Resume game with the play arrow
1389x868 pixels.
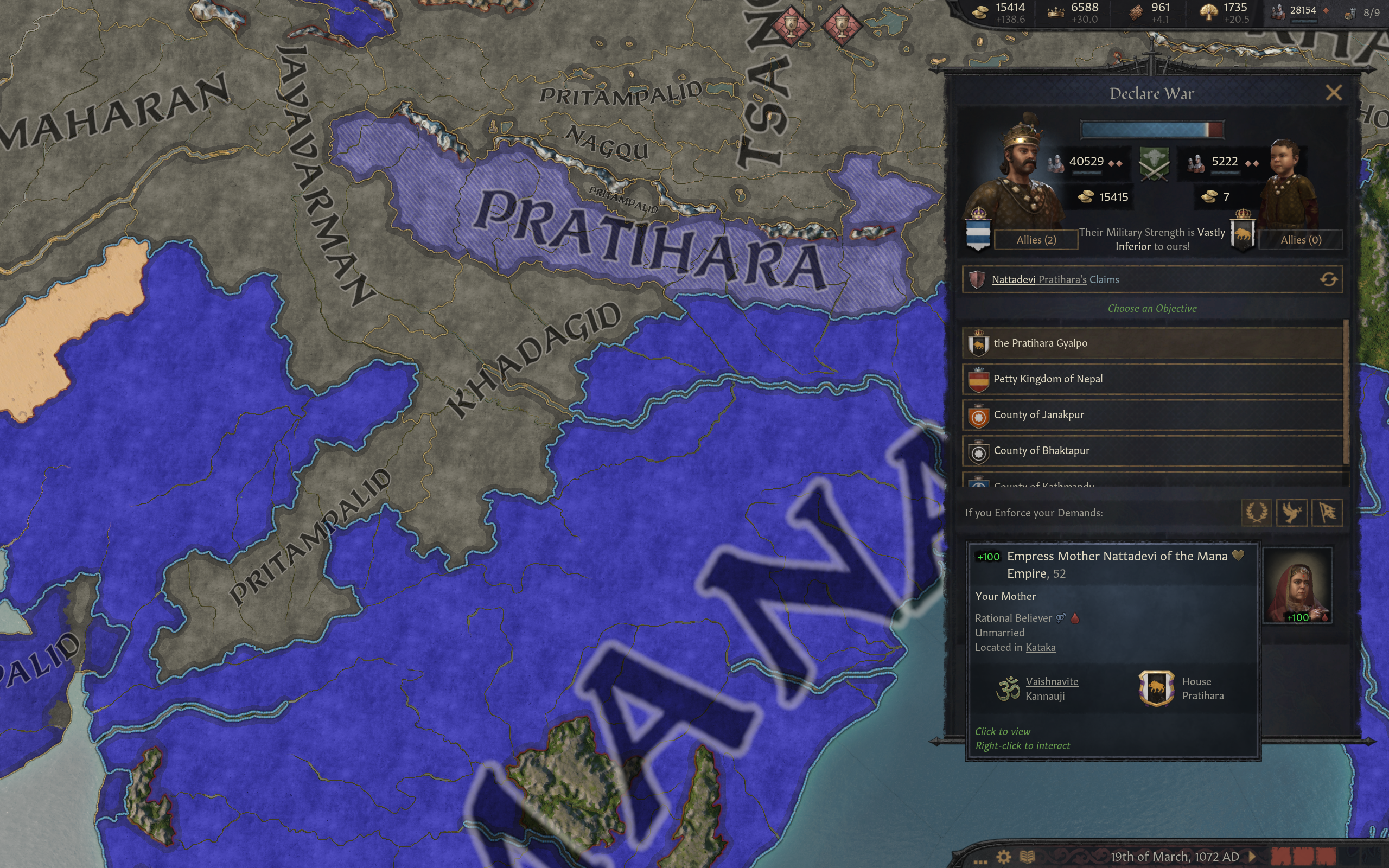click(x=1252, y=857)
